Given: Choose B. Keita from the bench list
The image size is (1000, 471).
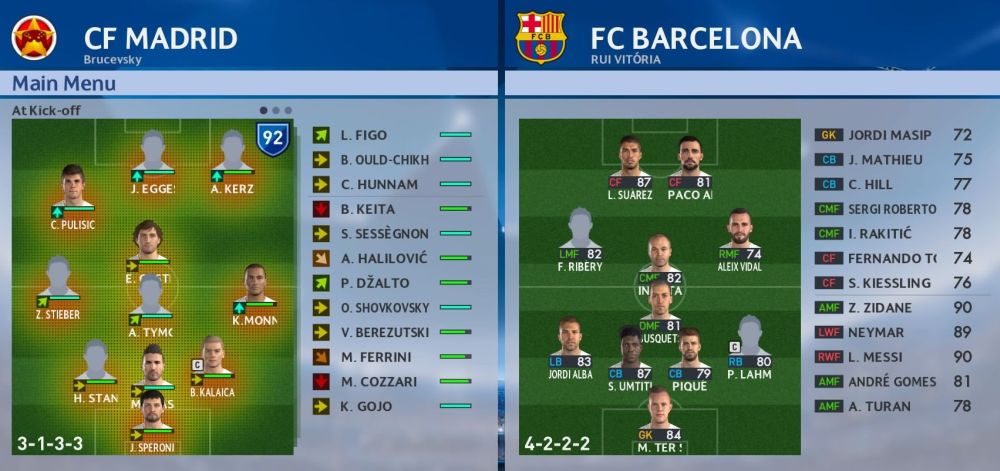Looking at the screenshot, I should (x=392, y=209).
